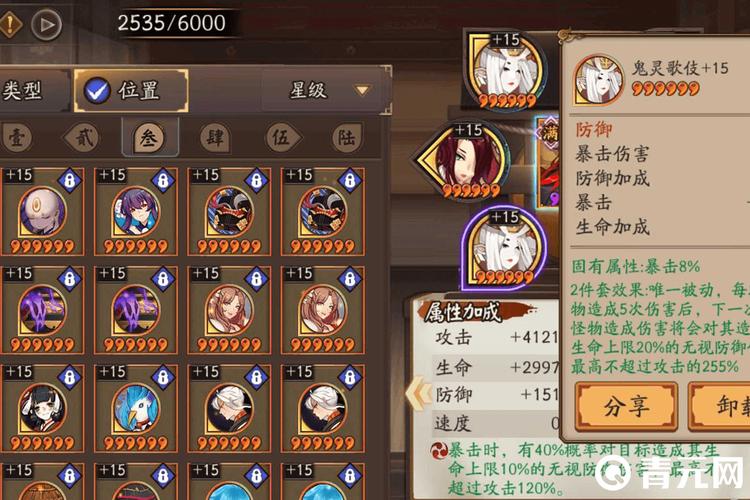Select position tab 肆
The width and height of the screenshot is (750, 500).
213,137
